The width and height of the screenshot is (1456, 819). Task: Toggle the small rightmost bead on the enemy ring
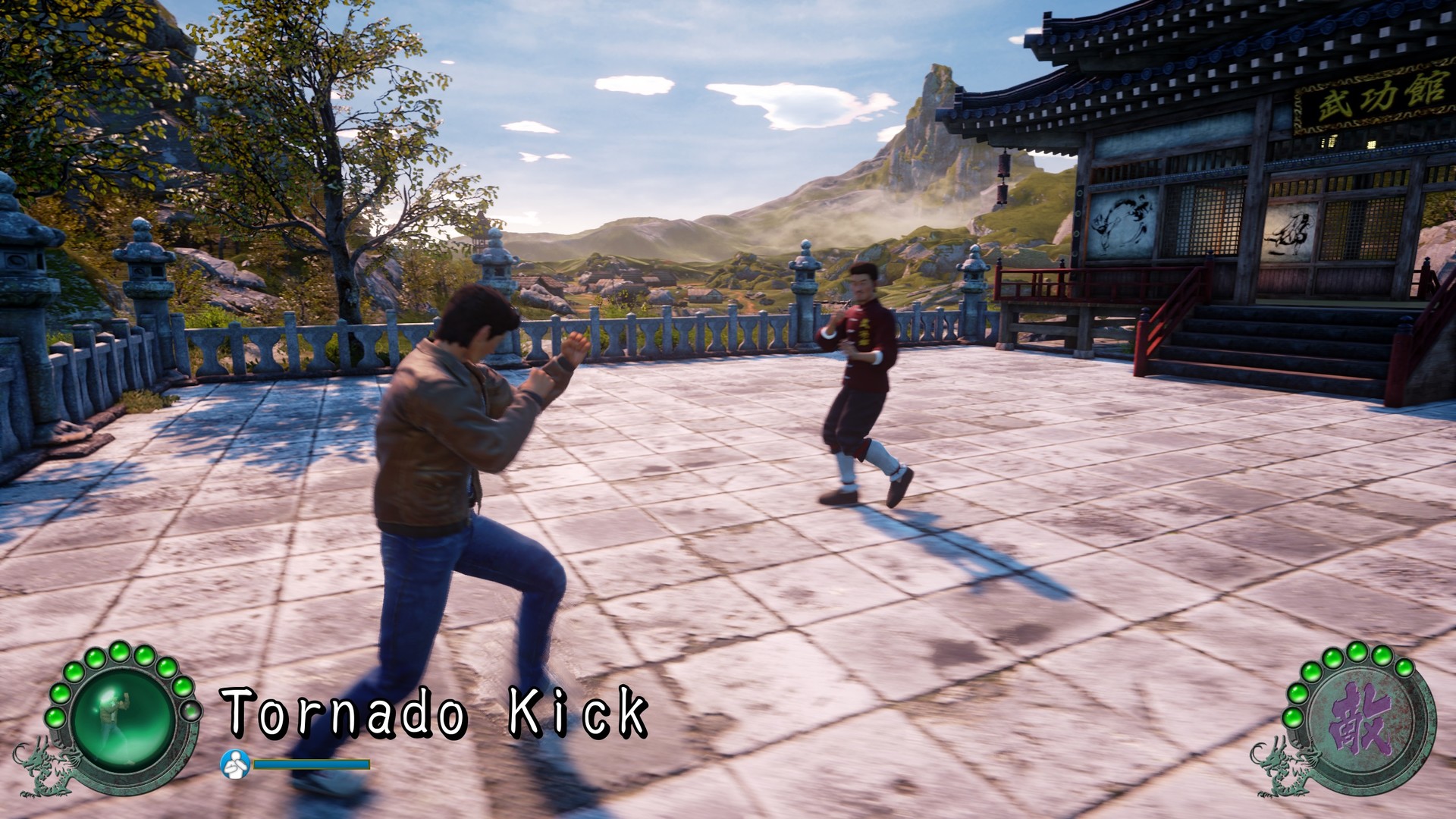pos(1404,669)
